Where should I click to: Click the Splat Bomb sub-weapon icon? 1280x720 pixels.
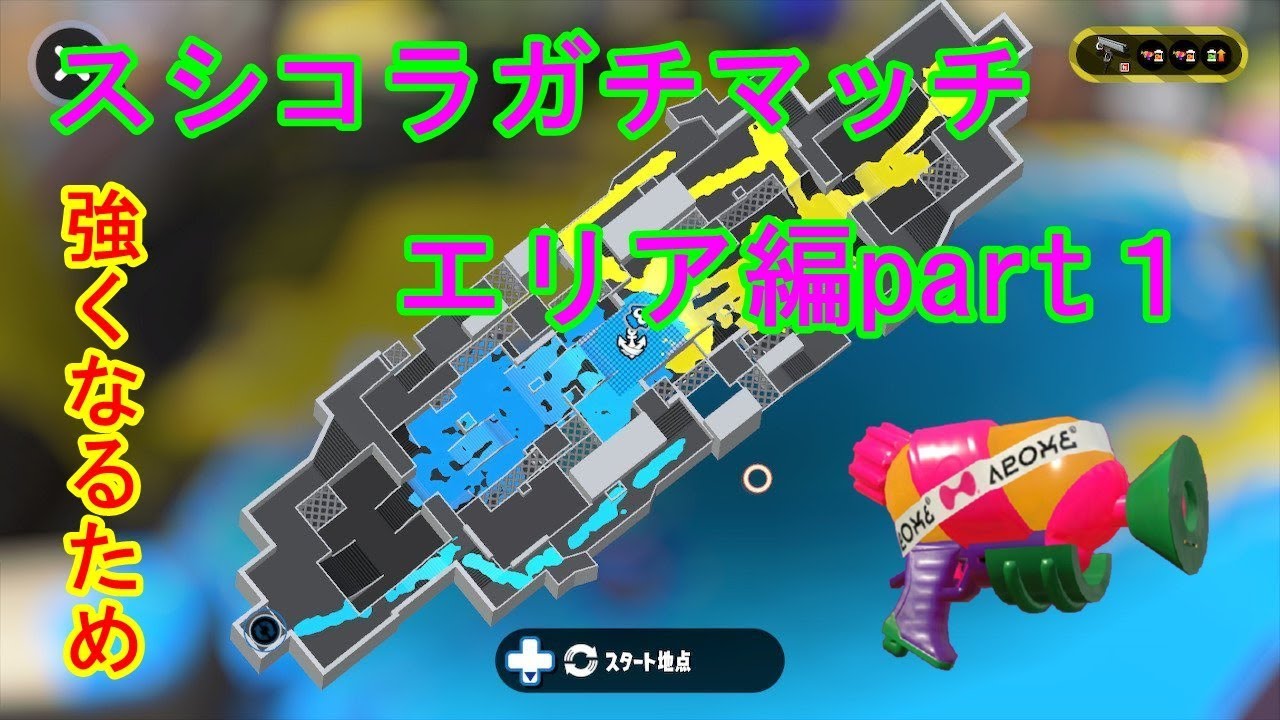coord(1125,67)
